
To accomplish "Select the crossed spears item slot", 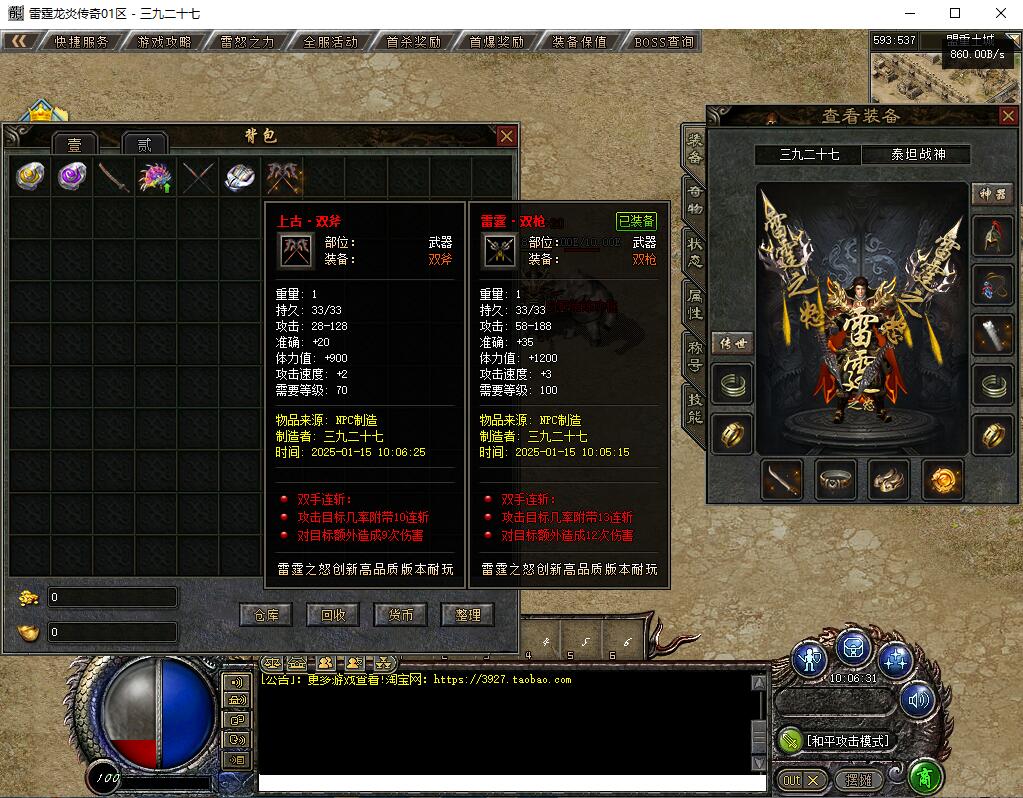I will (x=198, y=177).
